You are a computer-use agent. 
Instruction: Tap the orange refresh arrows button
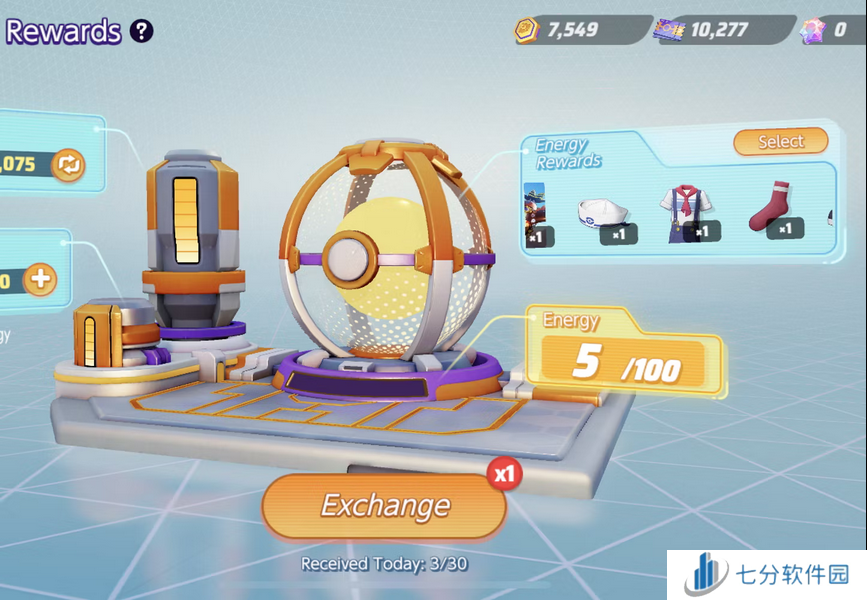click(68, 165)
